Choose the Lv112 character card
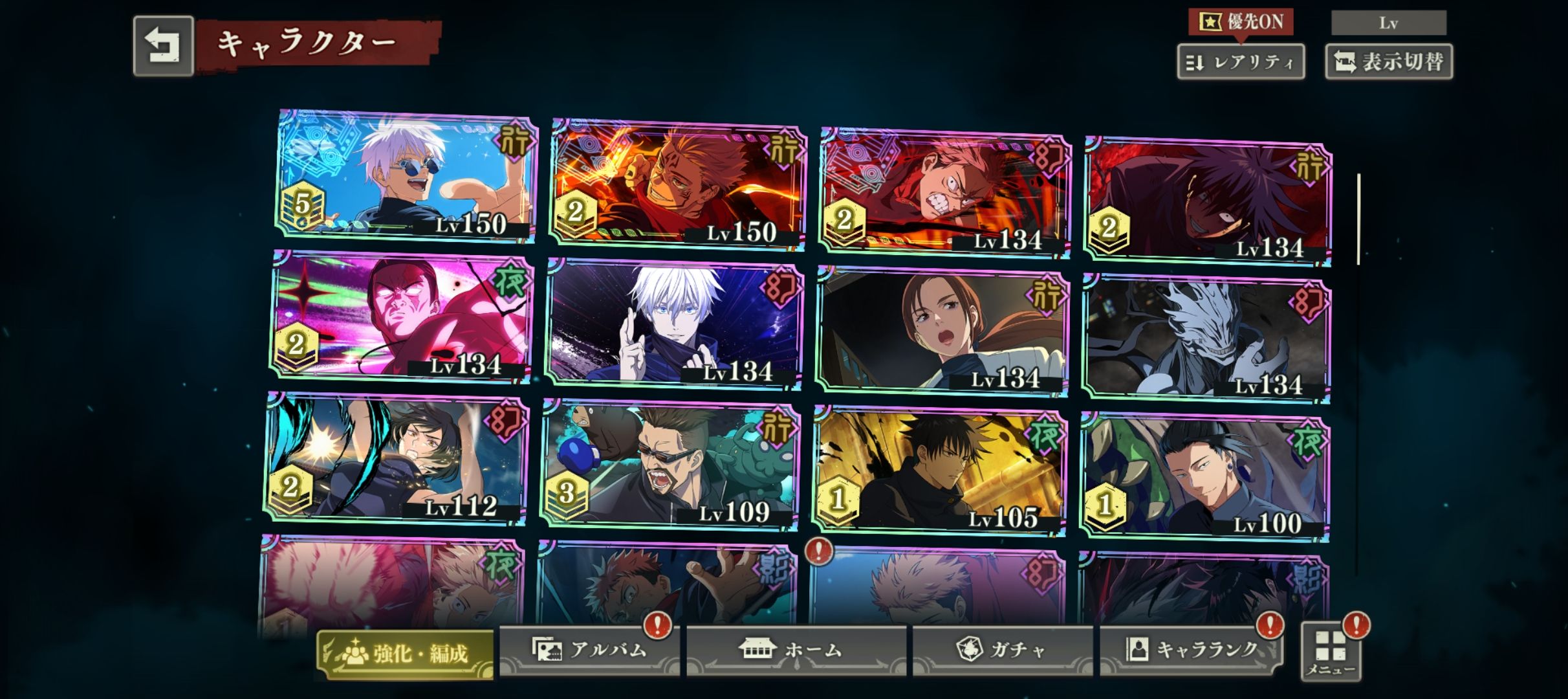Screen dimensions: 1568x699 point(396,458)
